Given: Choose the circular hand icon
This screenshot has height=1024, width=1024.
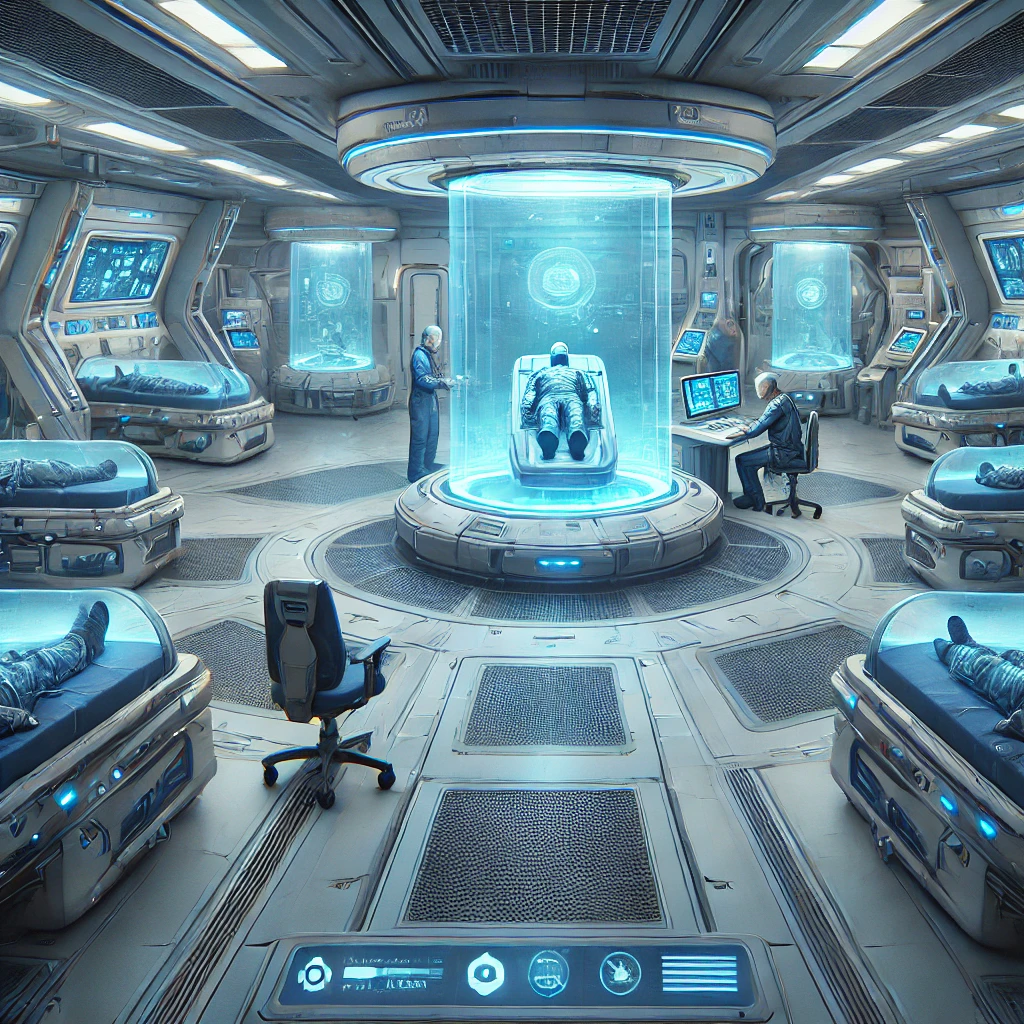Looking at the screenshot, I should [x=620, y=973].
